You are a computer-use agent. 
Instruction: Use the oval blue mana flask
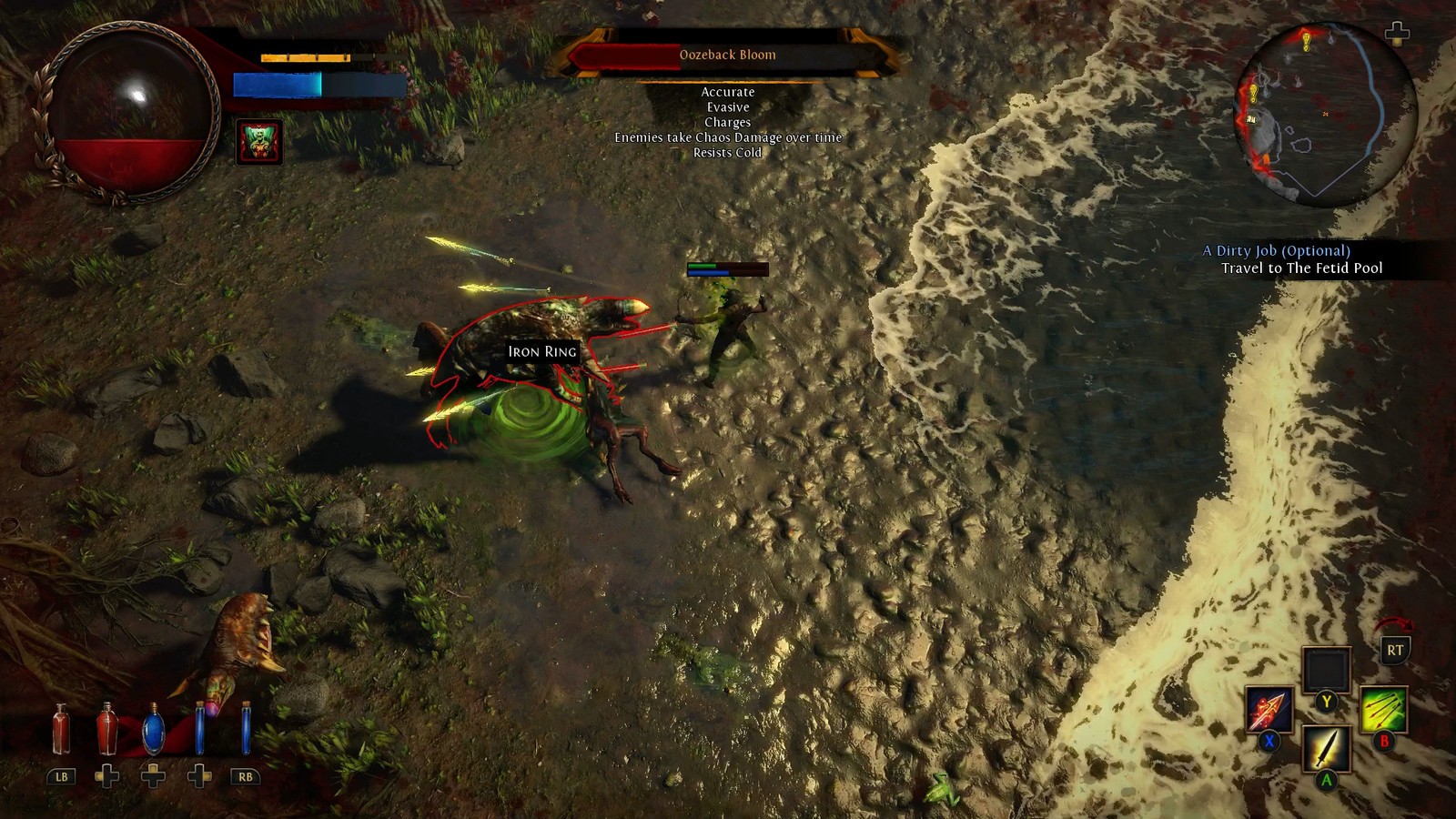pyautogui.click(x=153, y=729)
